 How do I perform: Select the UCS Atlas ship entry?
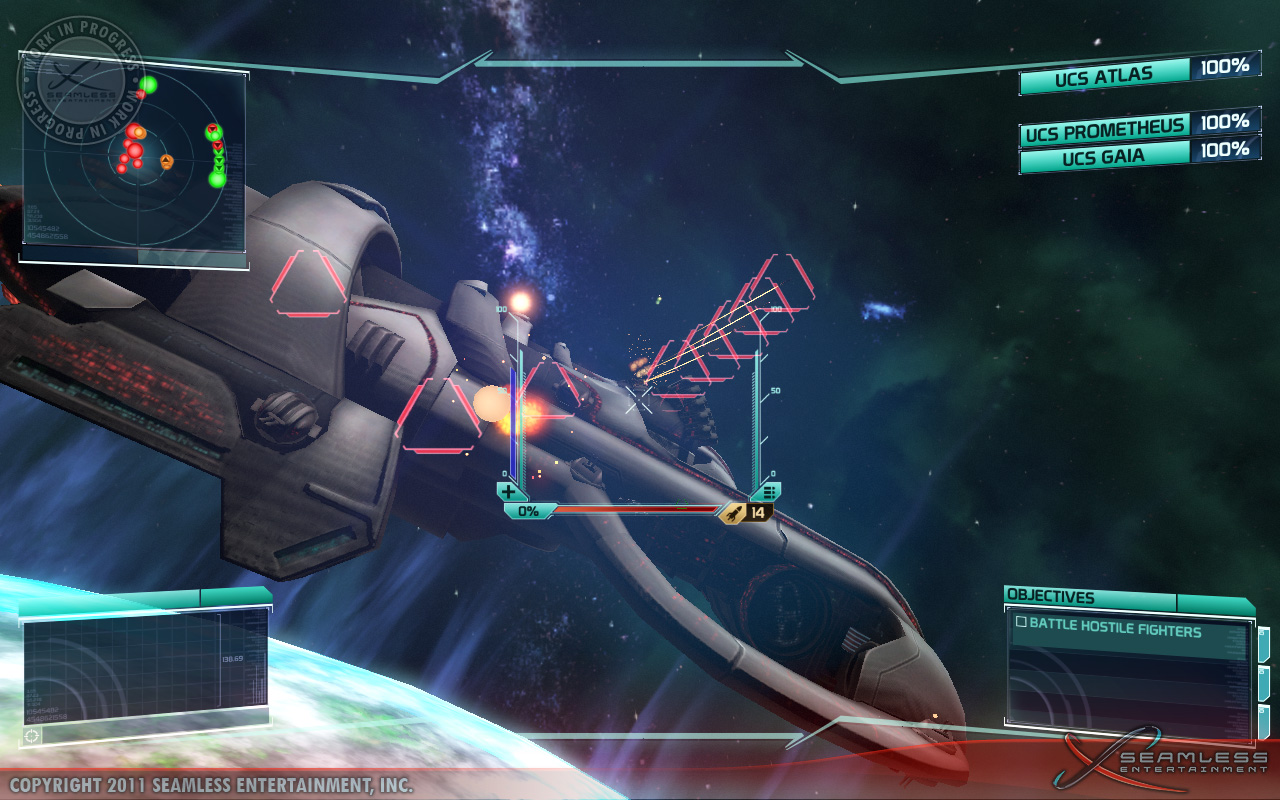coord(1104,75)
